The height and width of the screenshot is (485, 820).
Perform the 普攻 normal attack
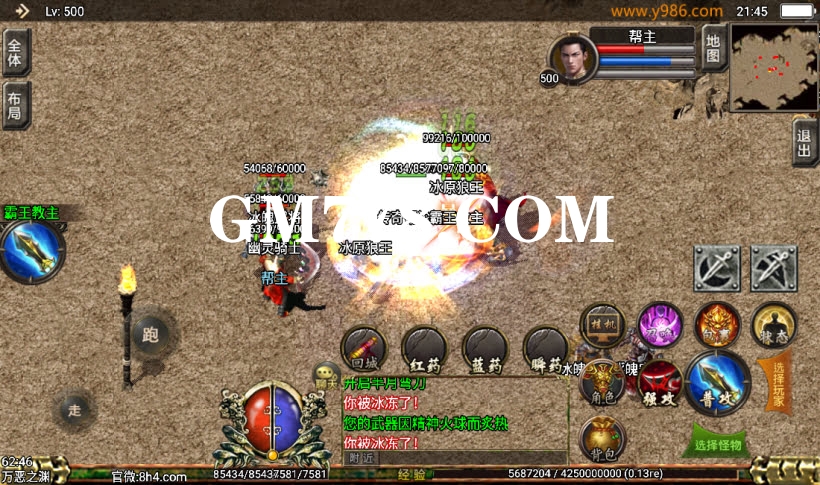click(x=718, y=383)
